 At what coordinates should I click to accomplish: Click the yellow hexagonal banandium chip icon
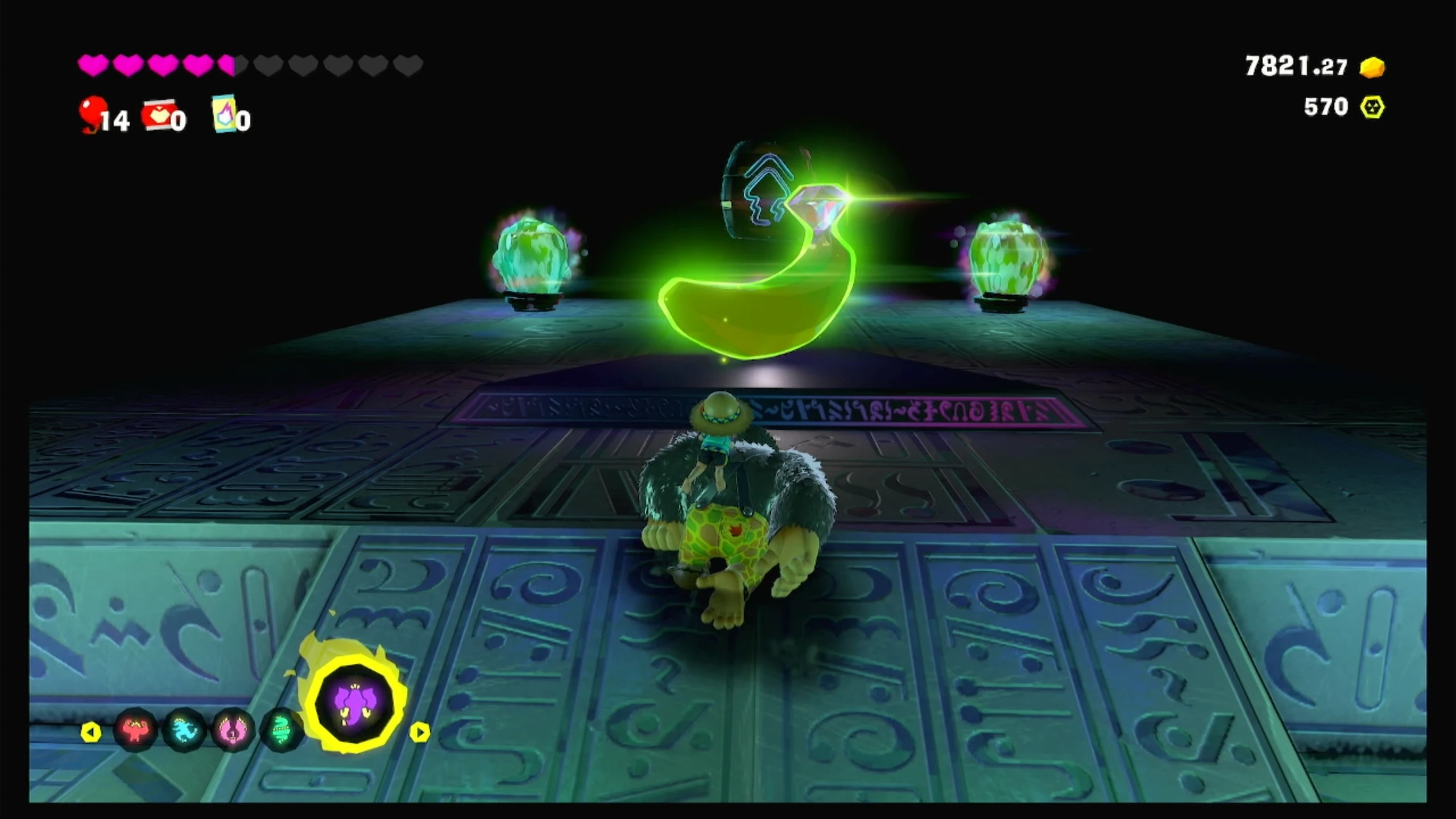[1372, 107]
